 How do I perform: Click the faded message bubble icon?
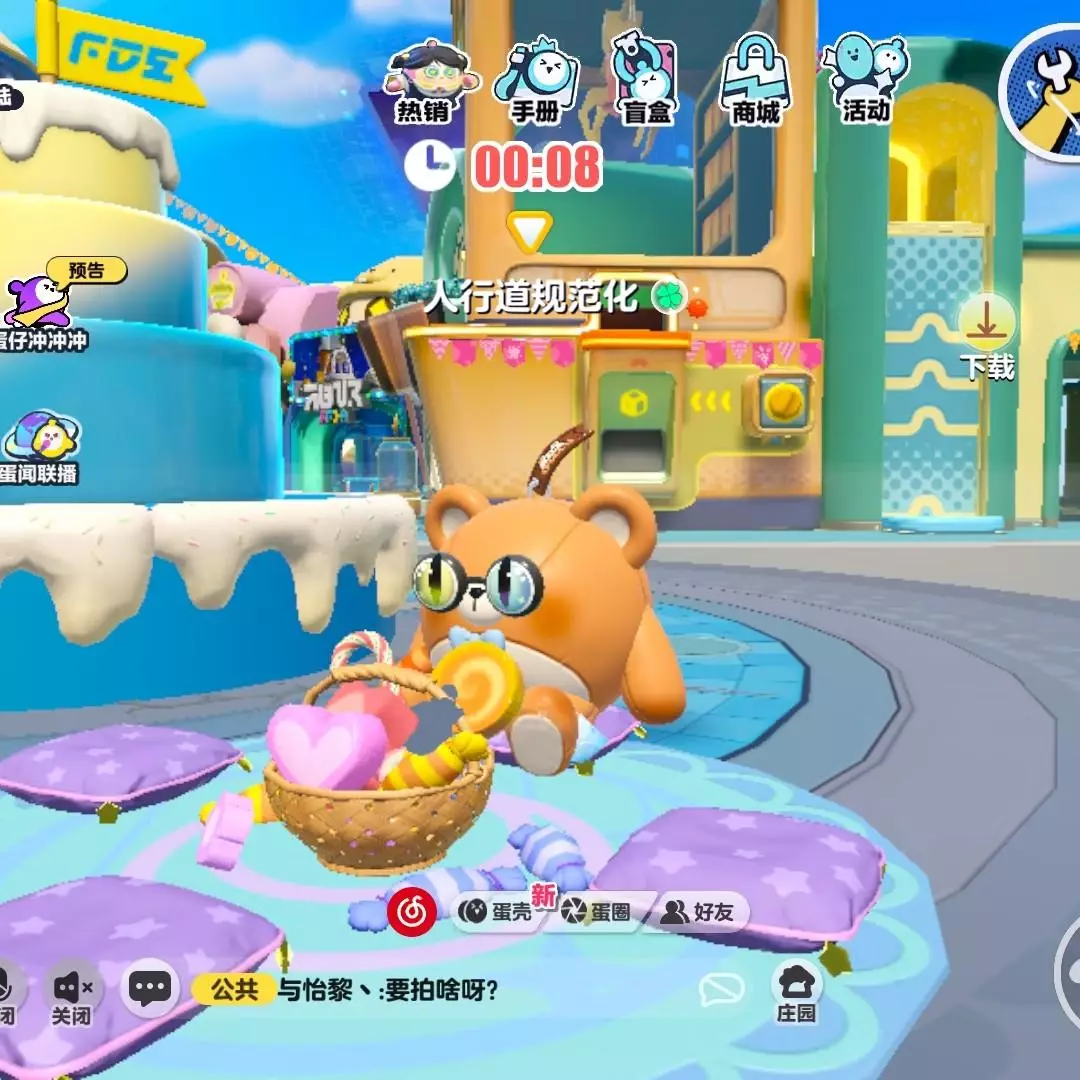coord(721,990)
